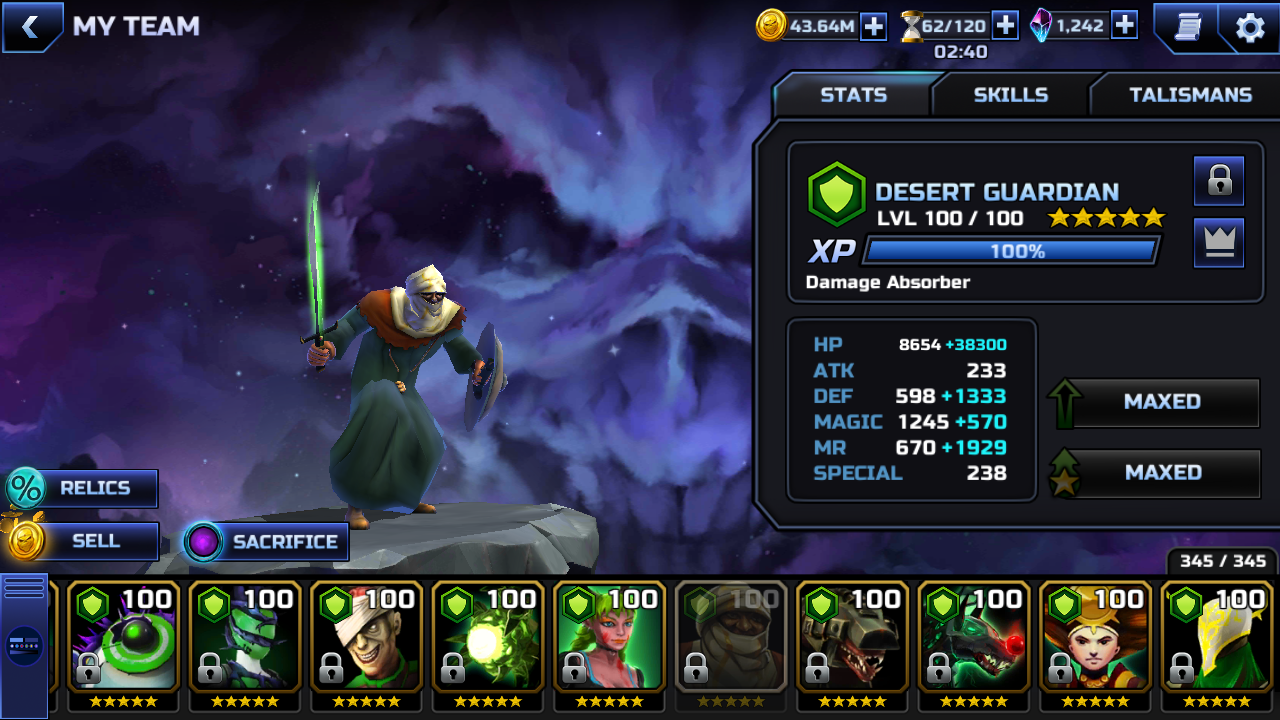Refill time energy using hourglass plus button
This screenshot has width=1280, height=720.
(1005, 26)
